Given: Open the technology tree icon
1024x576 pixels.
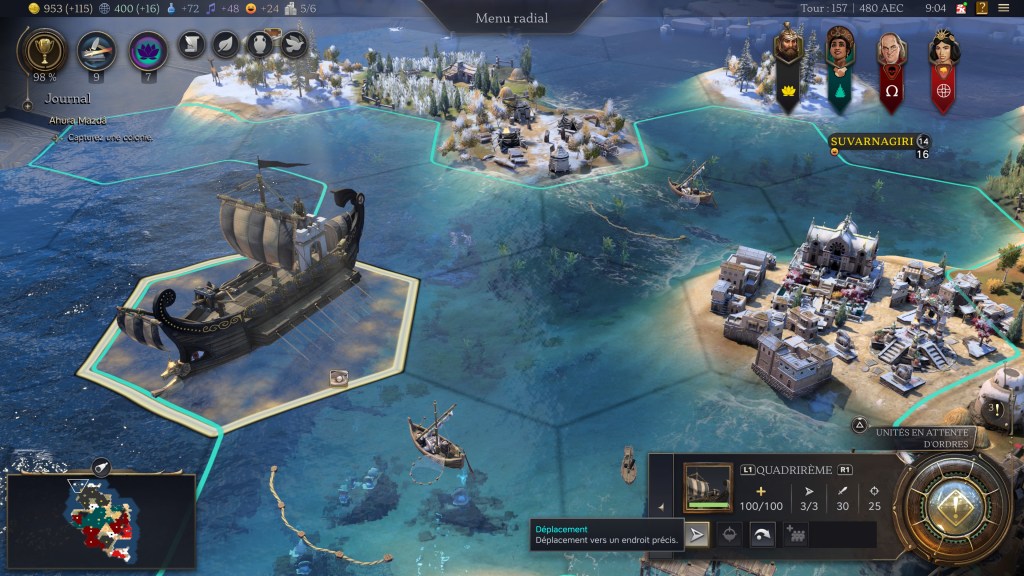Looking at the screenshot, I should coord(96,50).
